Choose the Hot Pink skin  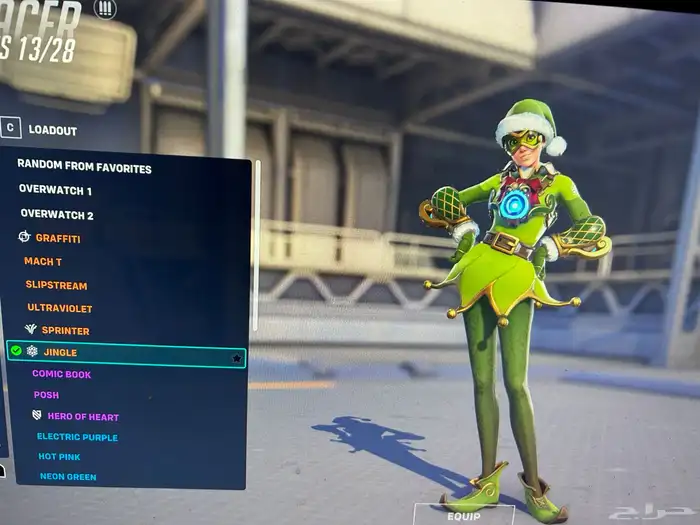[x=59, y=457]
